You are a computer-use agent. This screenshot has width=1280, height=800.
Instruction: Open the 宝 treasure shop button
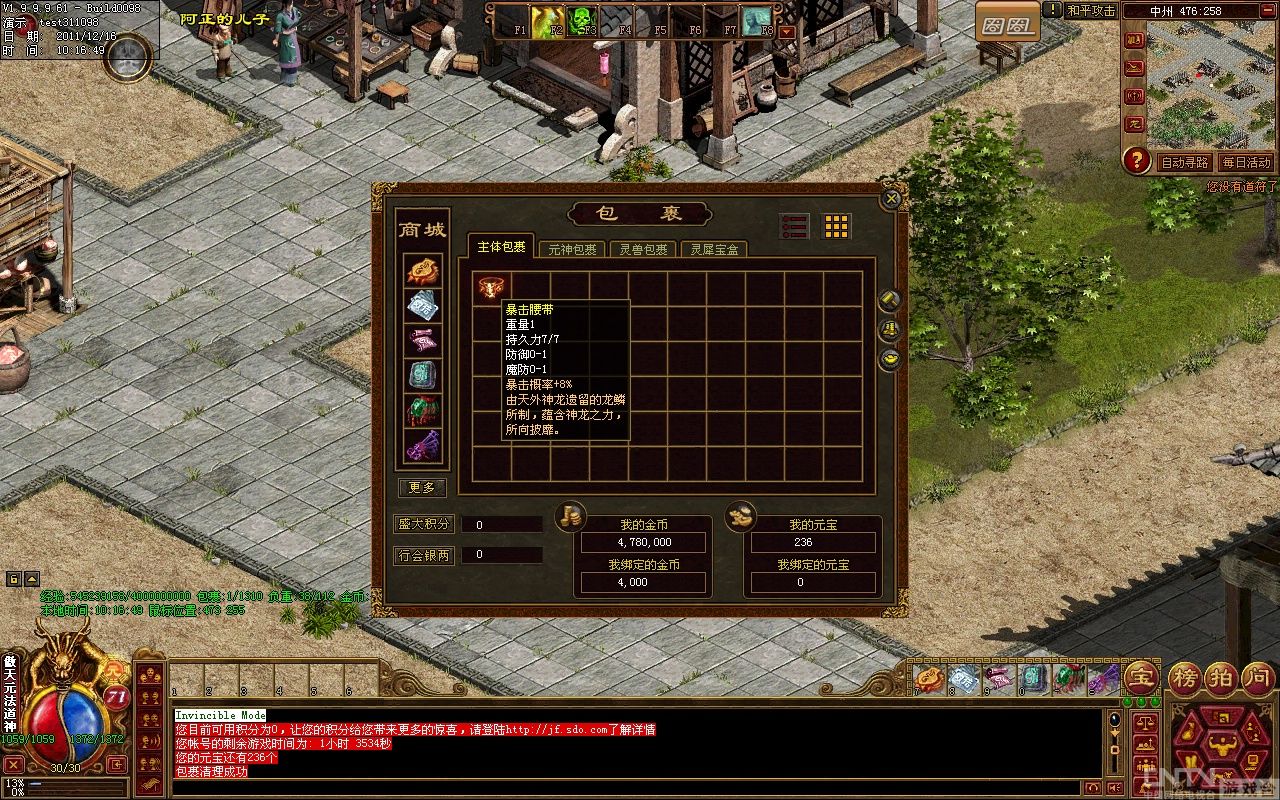pyautogui.click(x=1141, y=677)
